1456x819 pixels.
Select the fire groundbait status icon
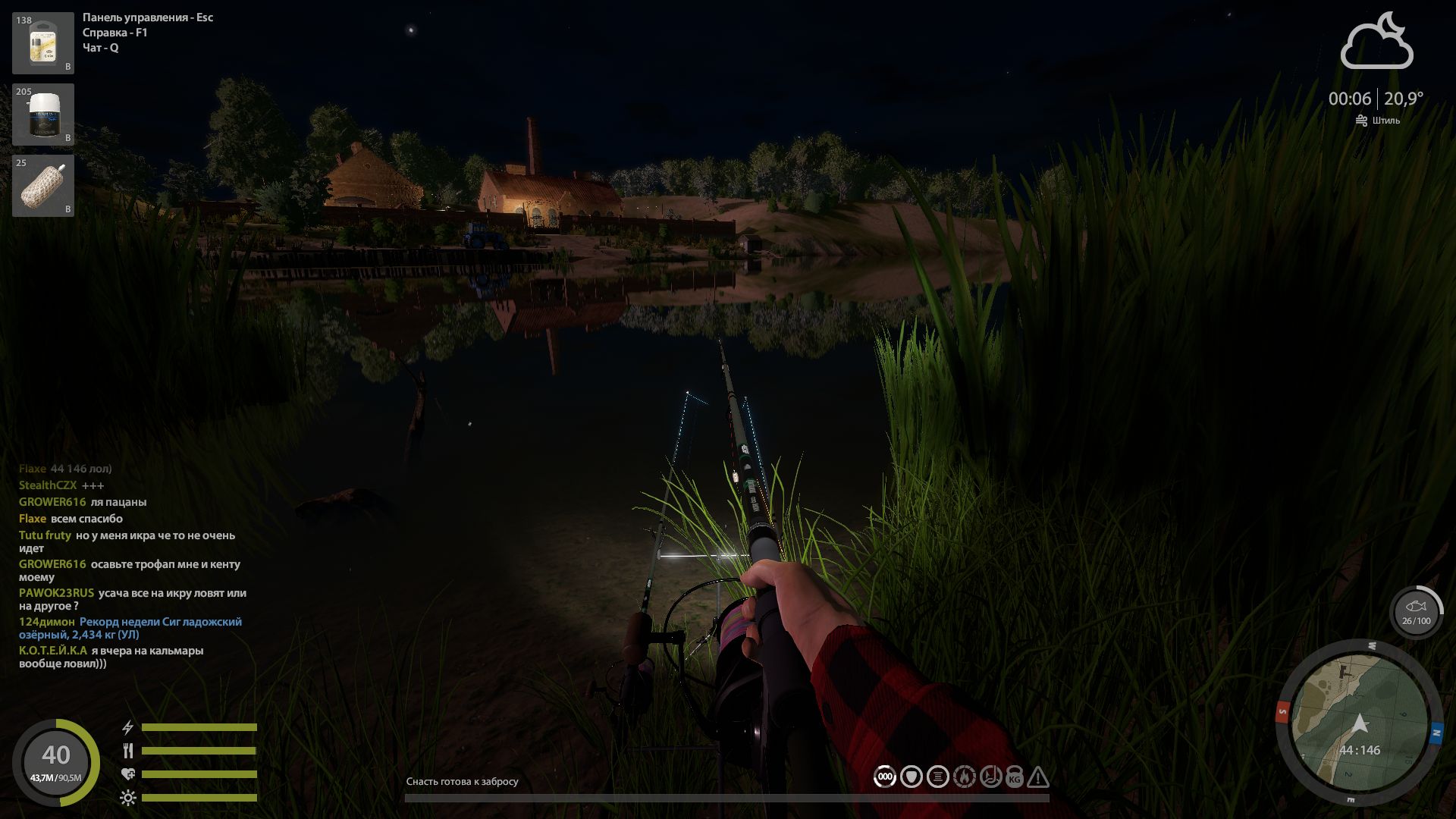pyautogui.click(x=965, y=776)
